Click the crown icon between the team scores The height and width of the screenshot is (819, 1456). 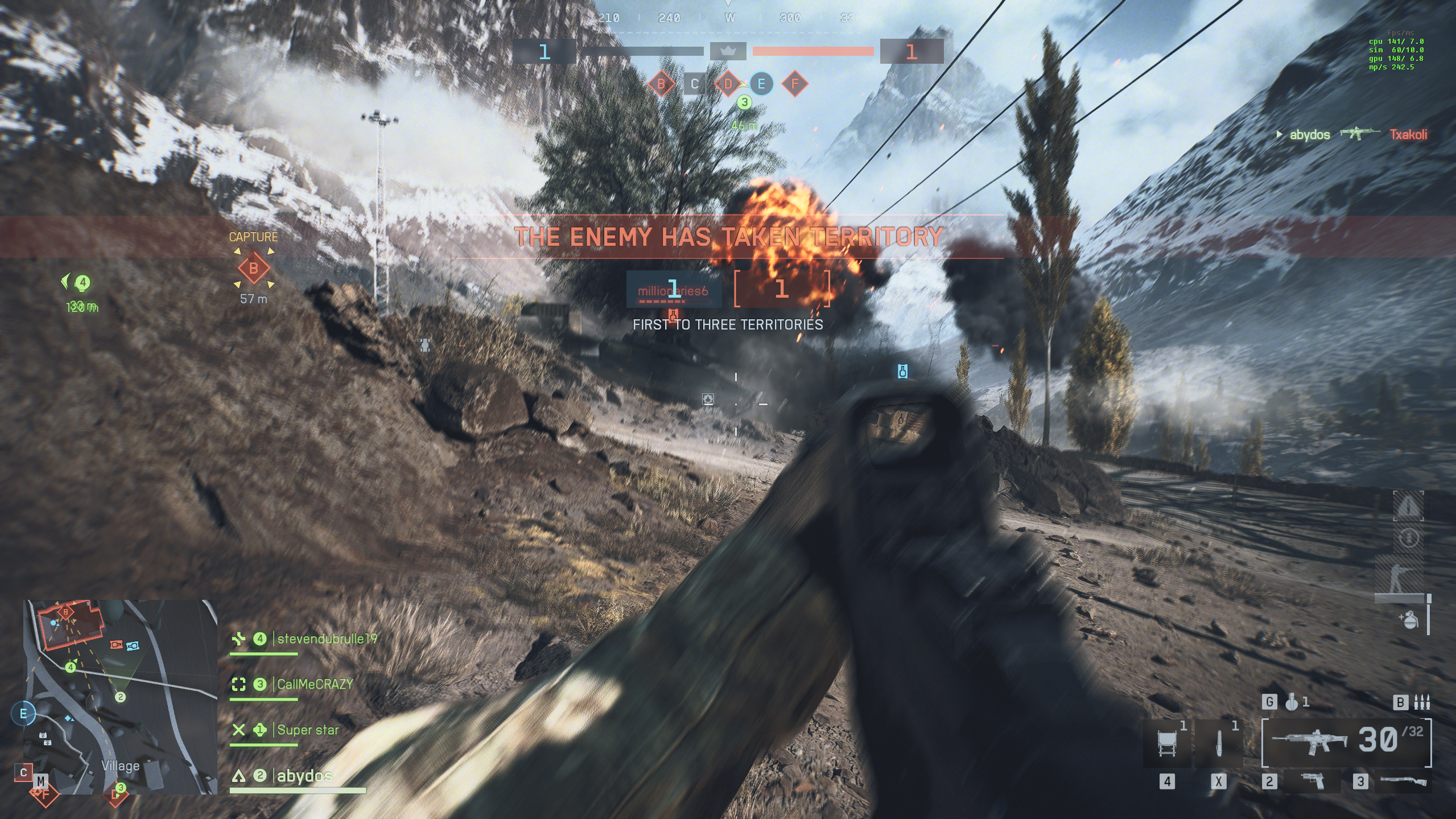(728, 51)
